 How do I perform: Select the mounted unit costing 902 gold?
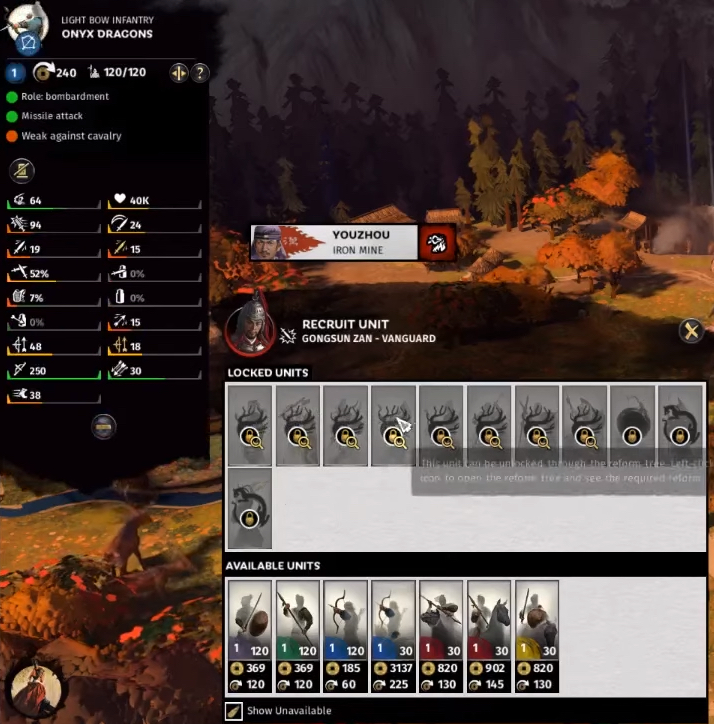(490, 636)
